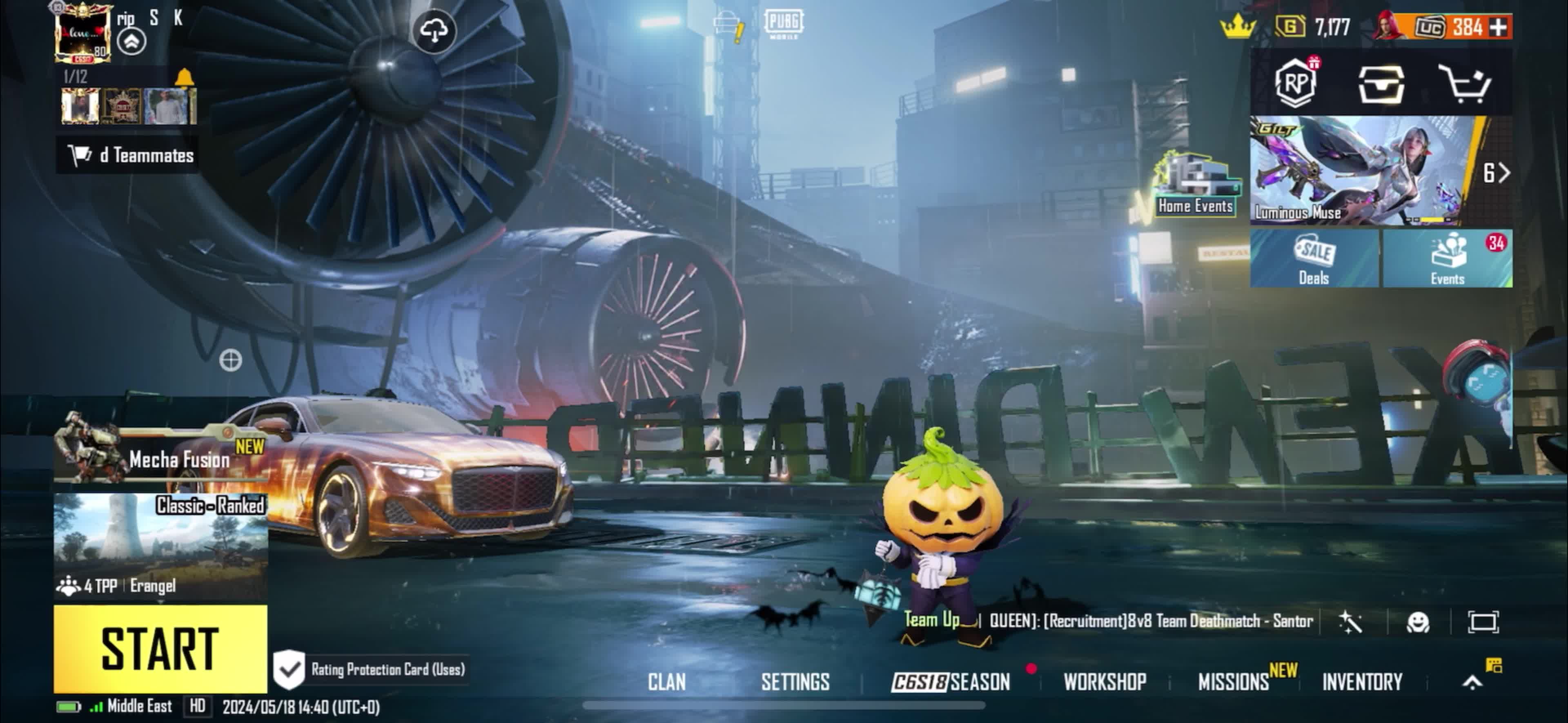Screen dimensions: 1568x723
Task: Open the CLAN menu
Action: coord(666,682)
